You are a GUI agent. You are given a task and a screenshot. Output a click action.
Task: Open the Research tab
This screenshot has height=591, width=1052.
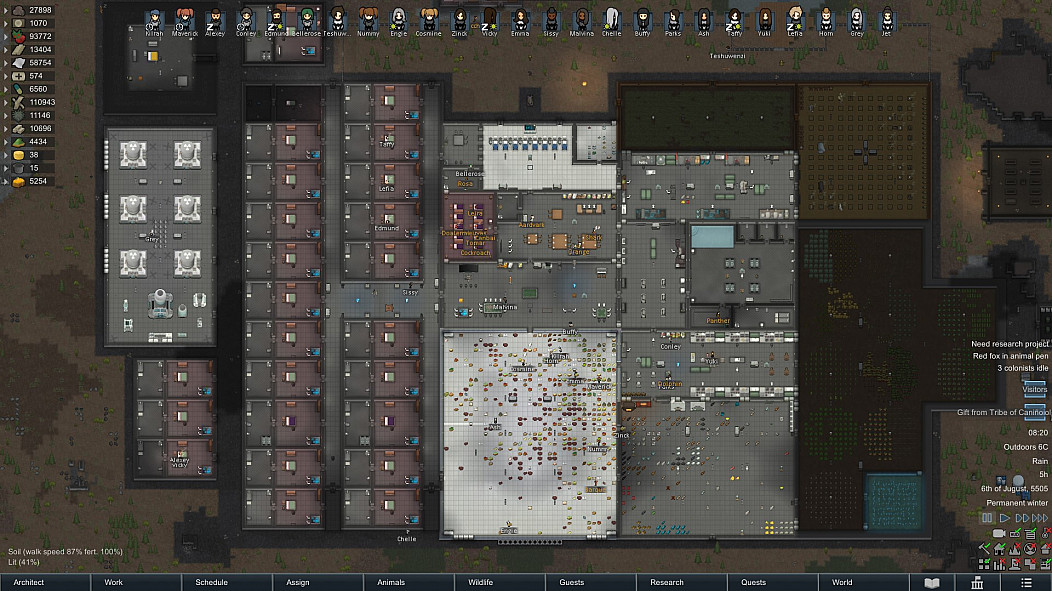[x=667, y=582]
